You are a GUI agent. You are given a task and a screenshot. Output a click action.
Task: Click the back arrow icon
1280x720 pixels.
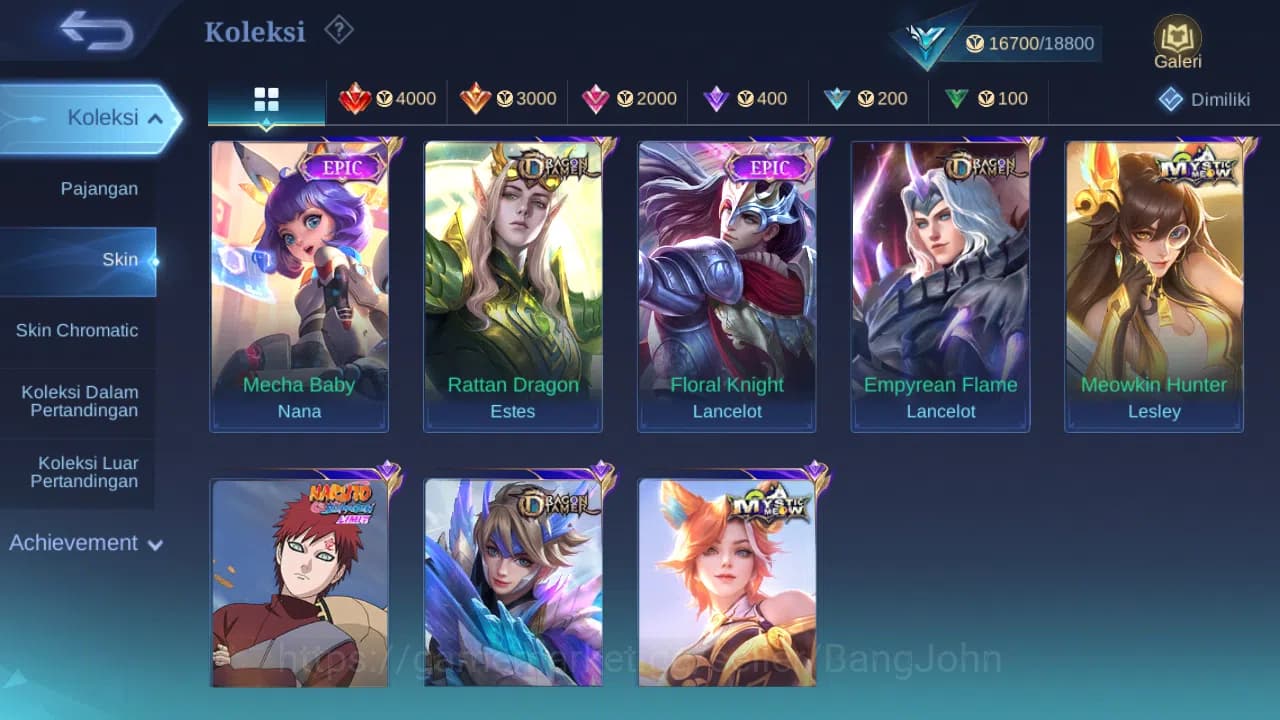[89, 31]
